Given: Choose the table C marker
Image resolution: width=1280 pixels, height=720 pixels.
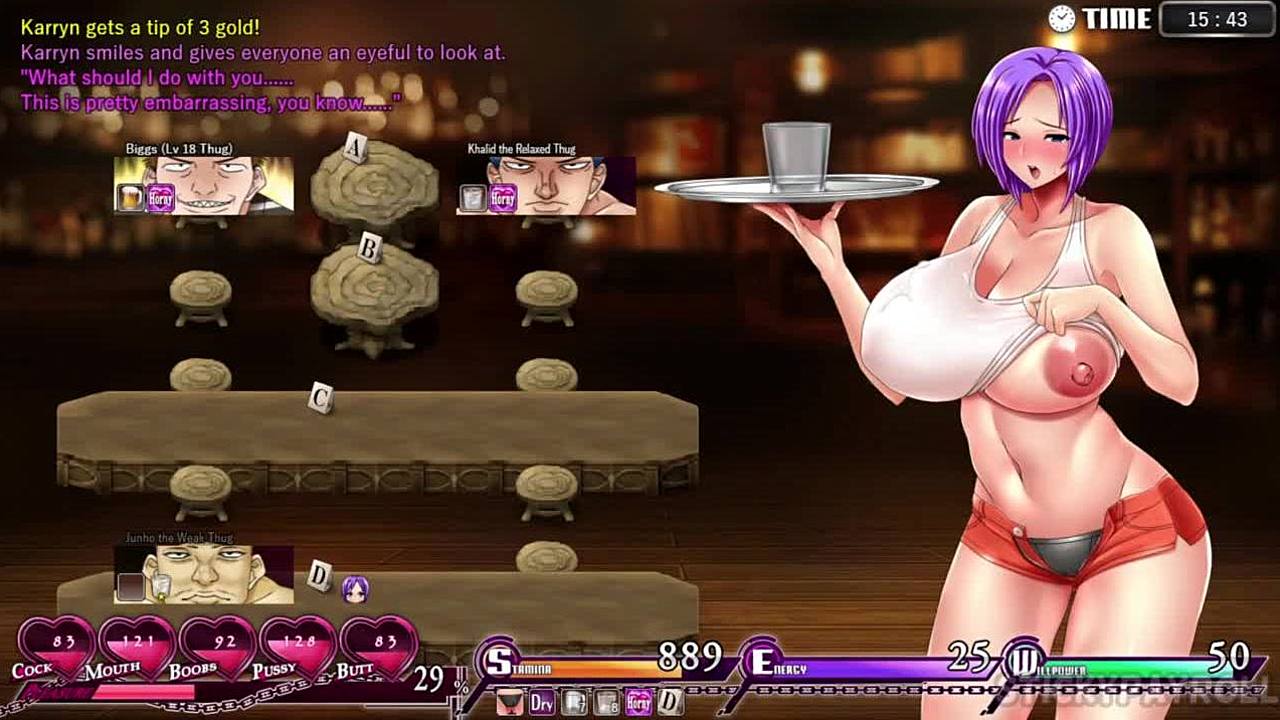Looking at the screenshot, I should [x=320, y=398].
